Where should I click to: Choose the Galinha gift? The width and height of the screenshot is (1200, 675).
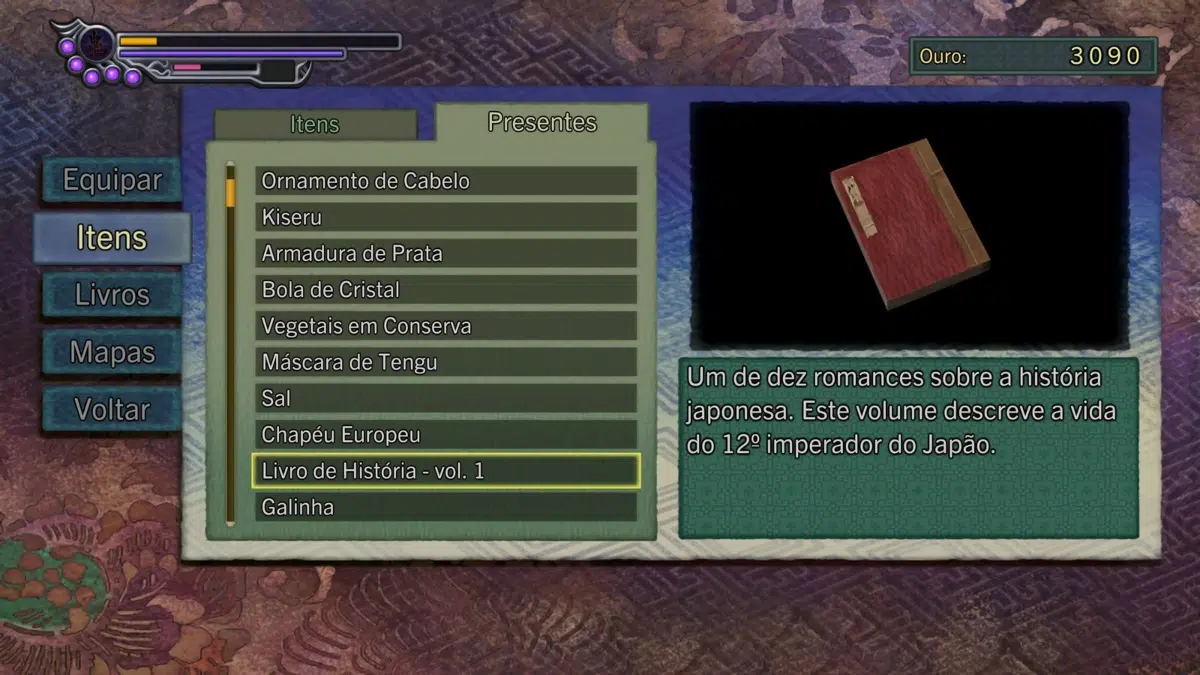tap(445, 507)
